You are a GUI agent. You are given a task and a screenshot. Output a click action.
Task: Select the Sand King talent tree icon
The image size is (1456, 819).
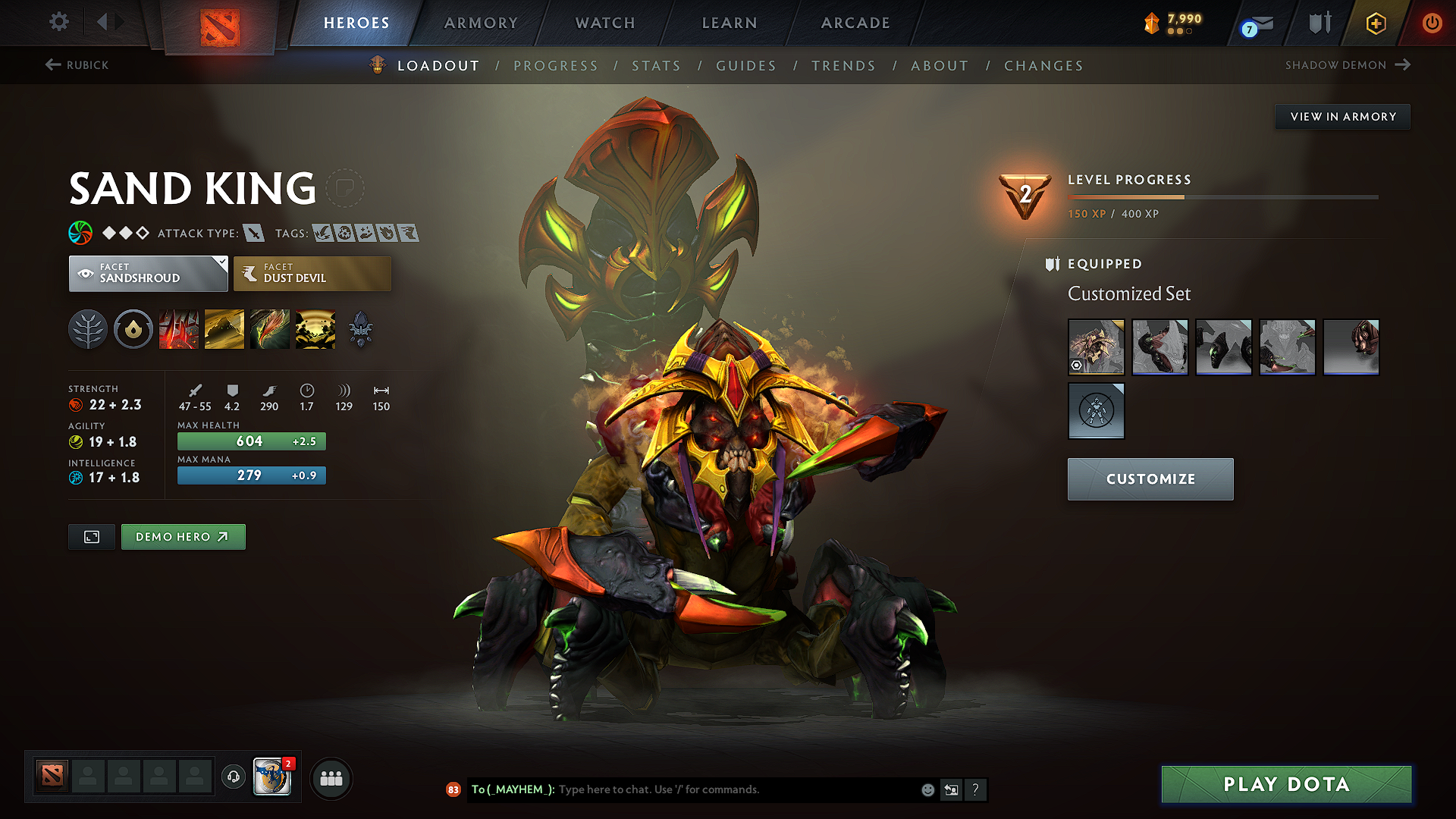coord(88,328)
